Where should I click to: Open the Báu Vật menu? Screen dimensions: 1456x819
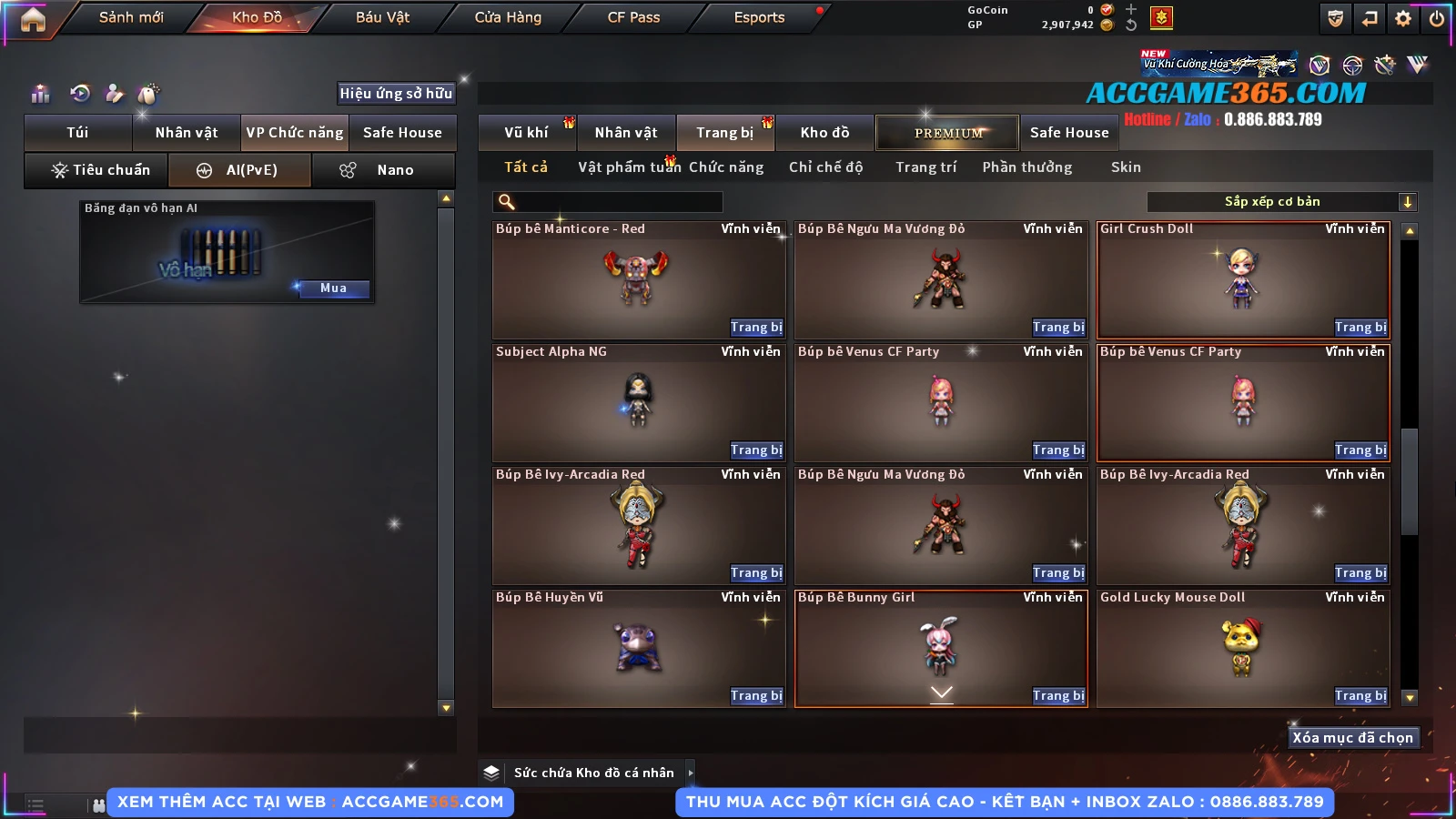tap(382, 17)
